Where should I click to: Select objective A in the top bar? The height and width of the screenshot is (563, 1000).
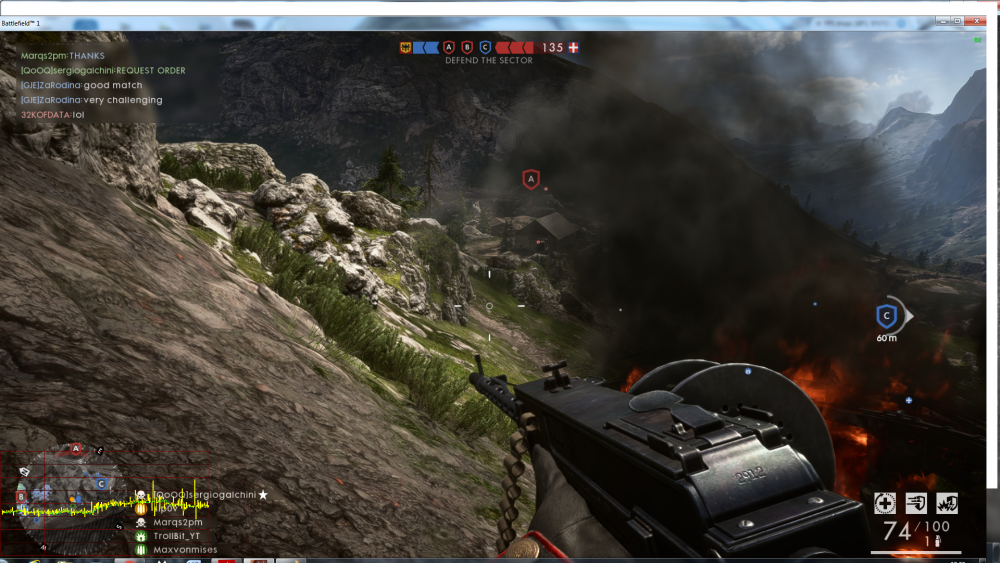(x=449, y=47)
